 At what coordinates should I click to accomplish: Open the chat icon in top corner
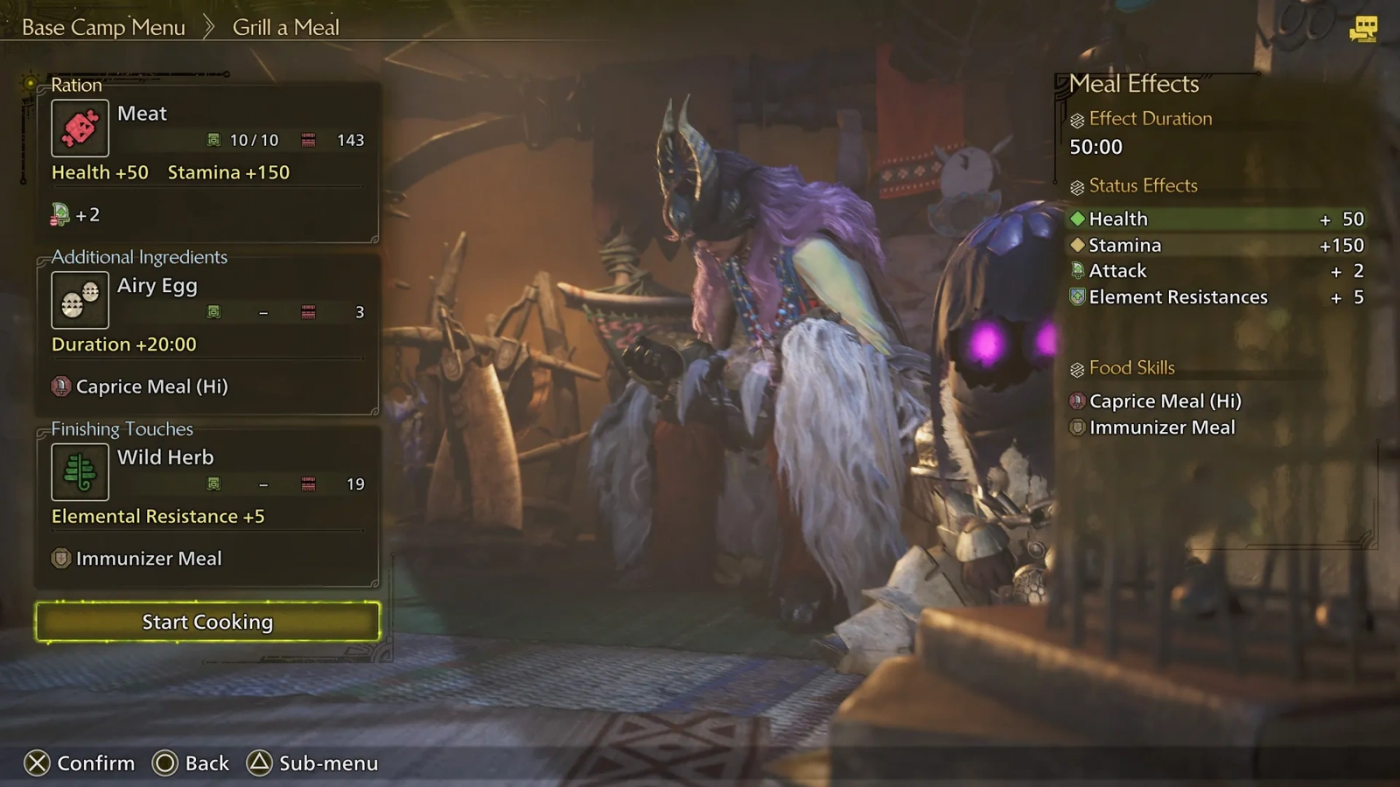(1362, 29)
